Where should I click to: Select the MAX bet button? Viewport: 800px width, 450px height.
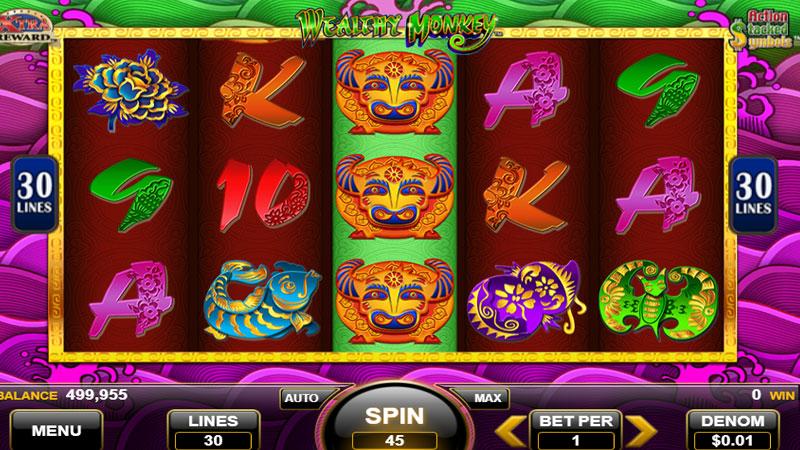point(487,398)
